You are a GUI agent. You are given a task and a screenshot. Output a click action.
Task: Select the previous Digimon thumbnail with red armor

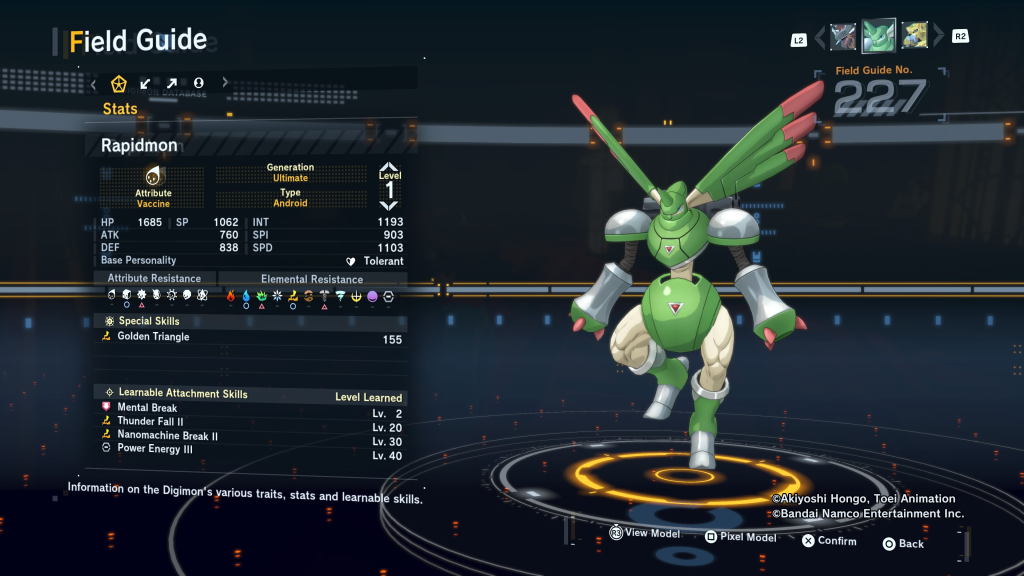click(x=843, y=37)
